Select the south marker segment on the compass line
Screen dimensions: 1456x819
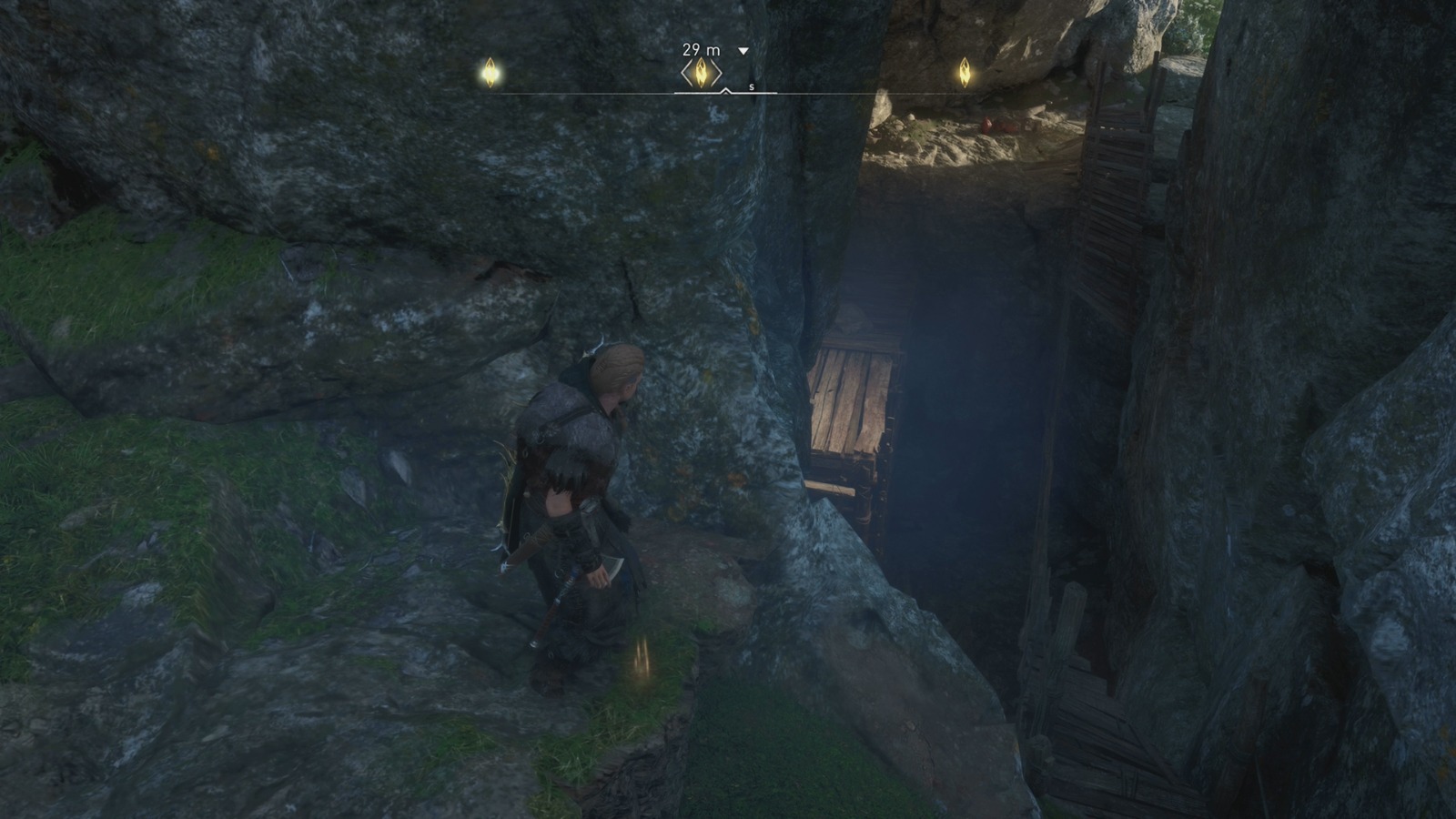click(x=751, y=86)
